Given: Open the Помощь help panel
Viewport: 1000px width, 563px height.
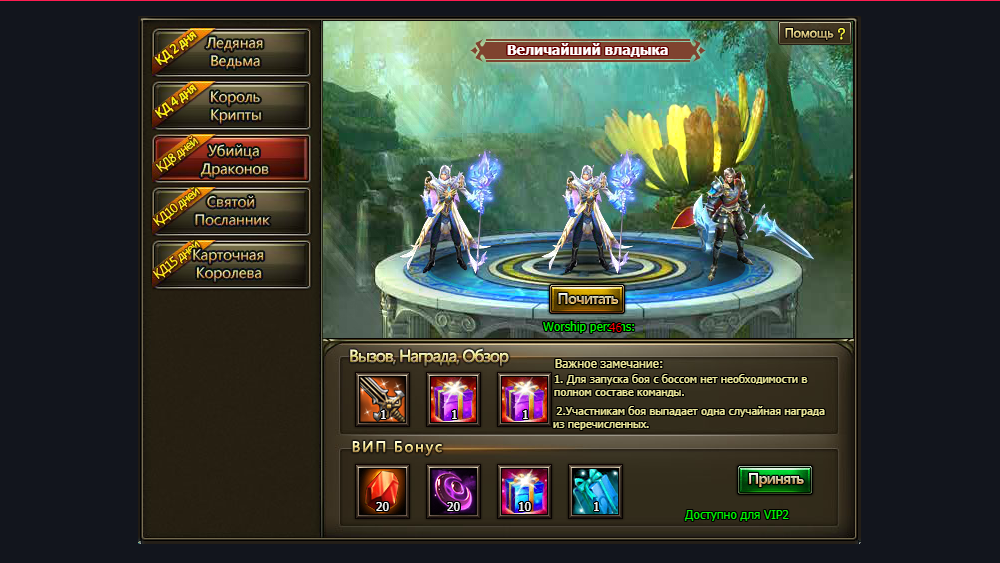Looking at the screenshot, I should [815, 33].
